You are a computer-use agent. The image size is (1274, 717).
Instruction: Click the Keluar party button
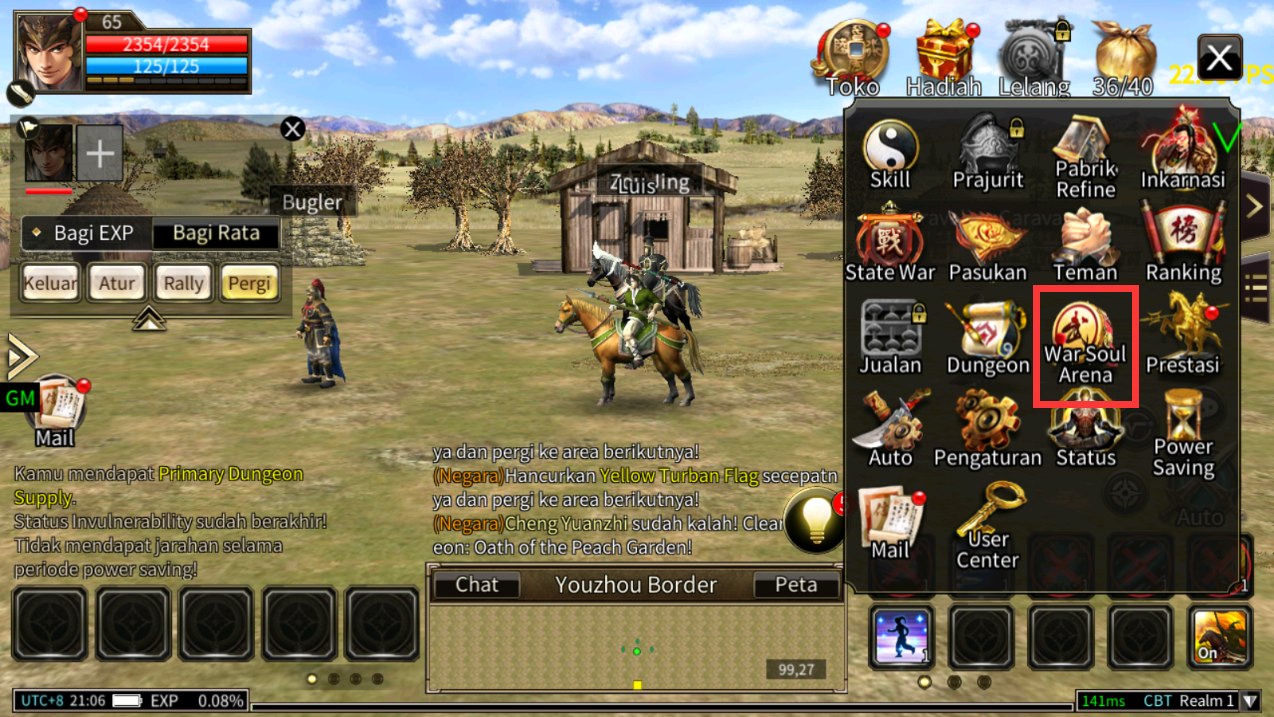coord(50,283)
